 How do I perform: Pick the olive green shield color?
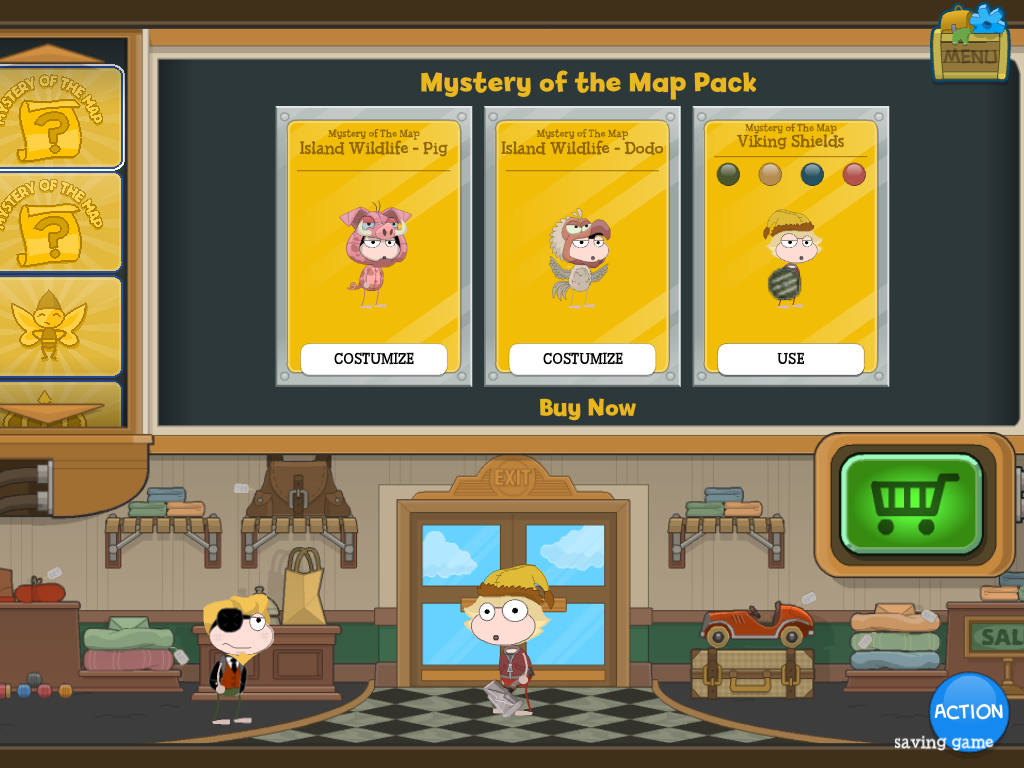727,174
